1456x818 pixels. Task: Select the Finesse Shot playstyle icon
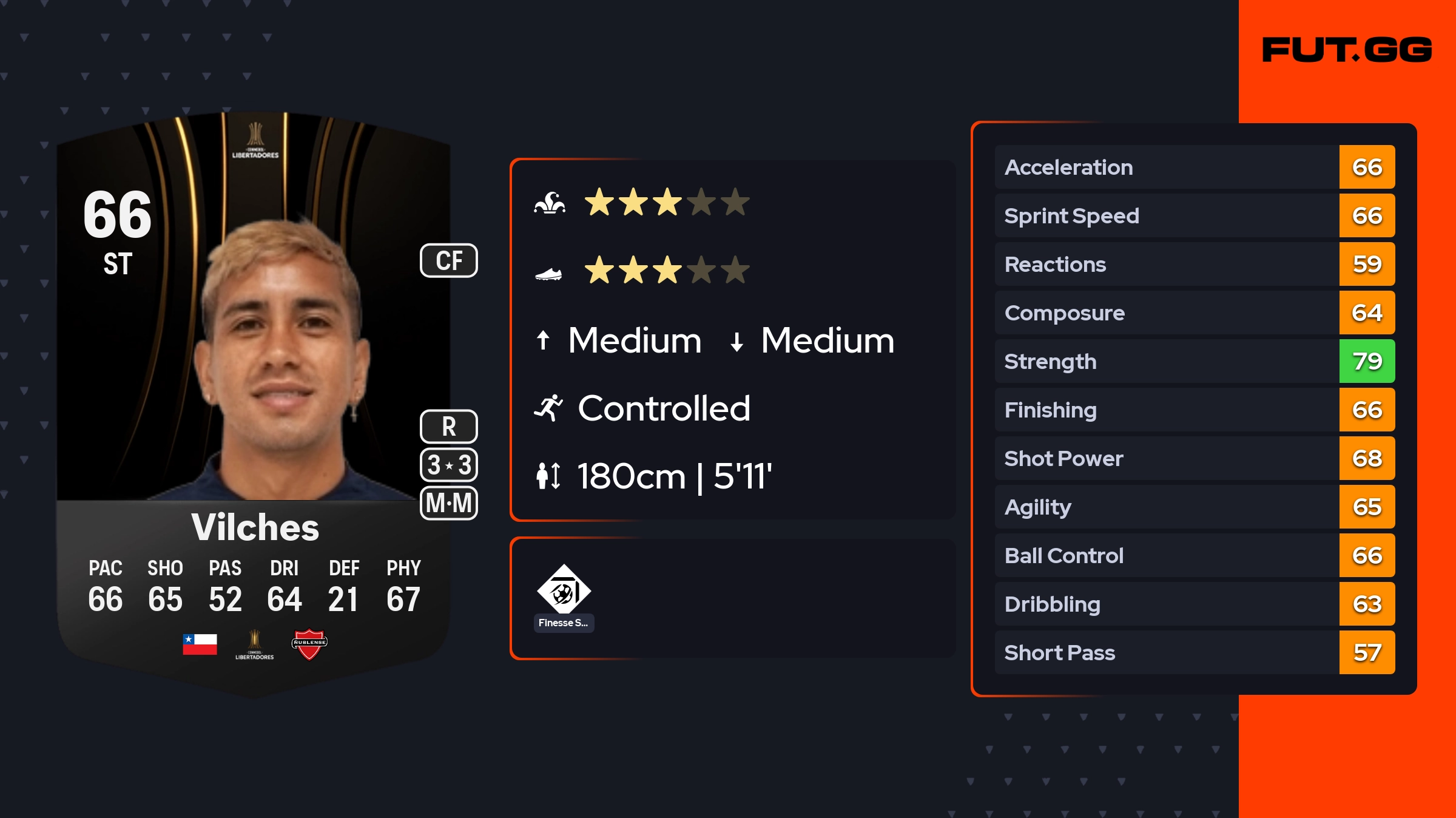click(x=564, y=590)
